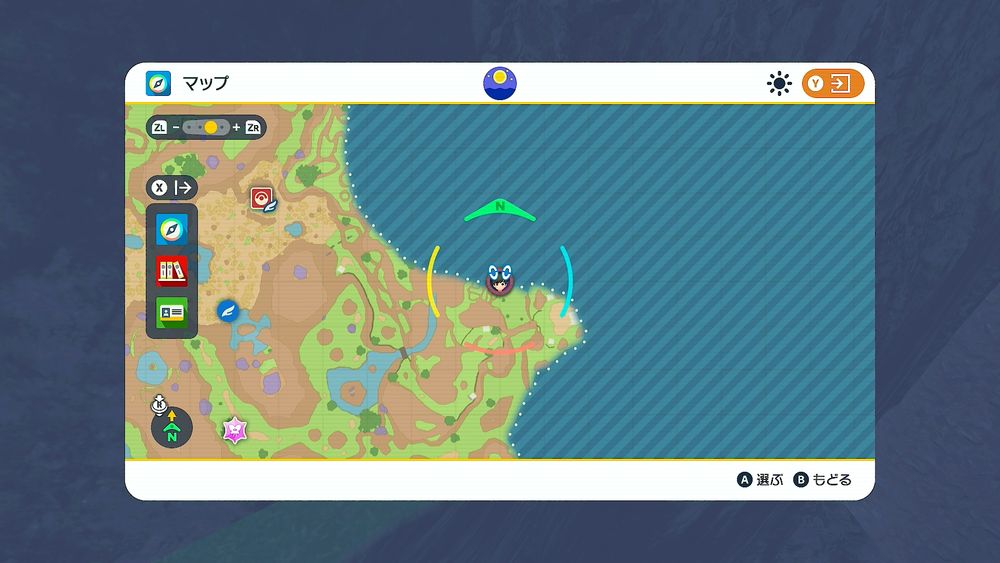Click the day-night time icon at top center
This screenshot has width=1000, height=563.
click(500, 83)
